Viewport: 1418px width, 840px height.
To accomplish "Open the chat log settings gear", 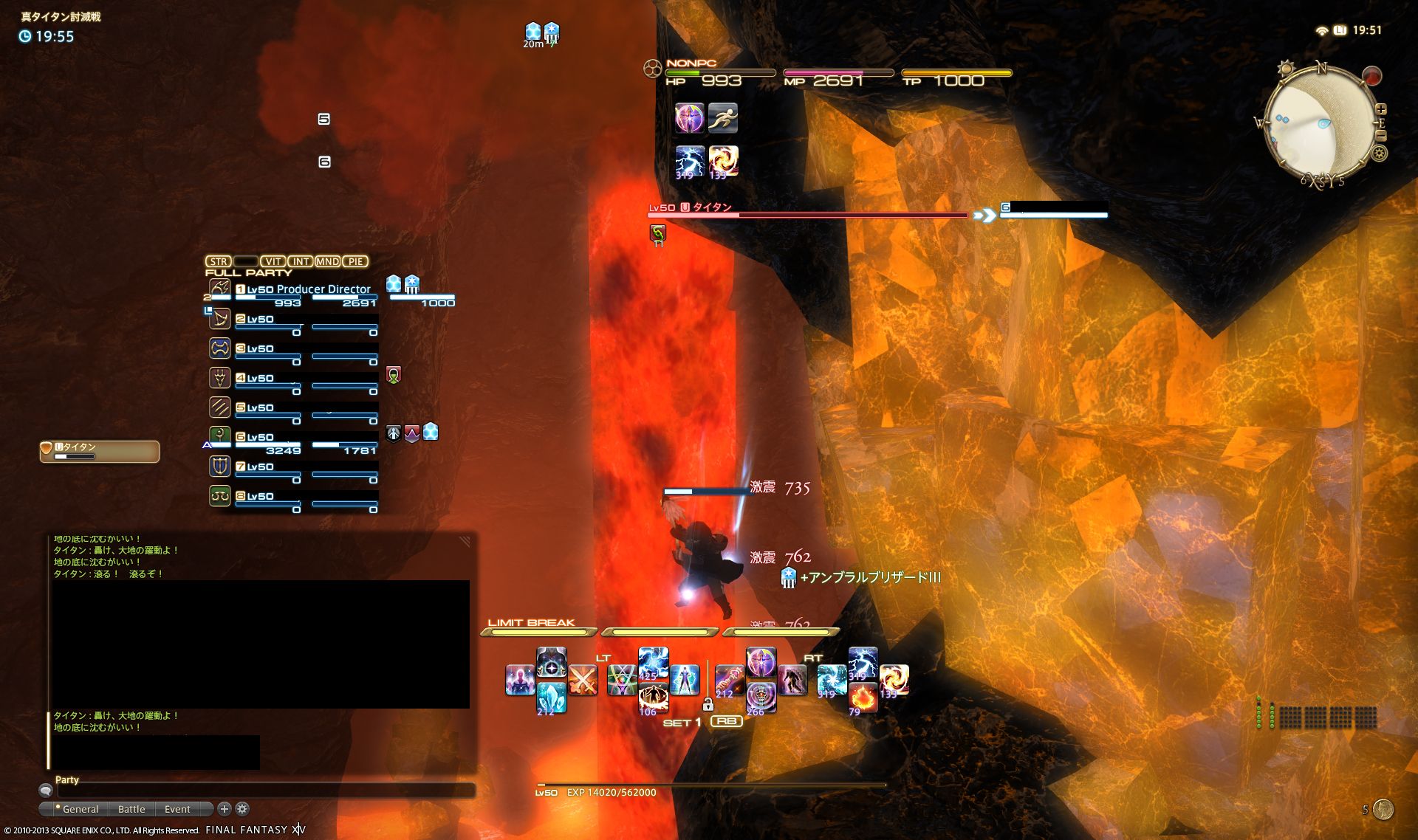I will point(242,809).
